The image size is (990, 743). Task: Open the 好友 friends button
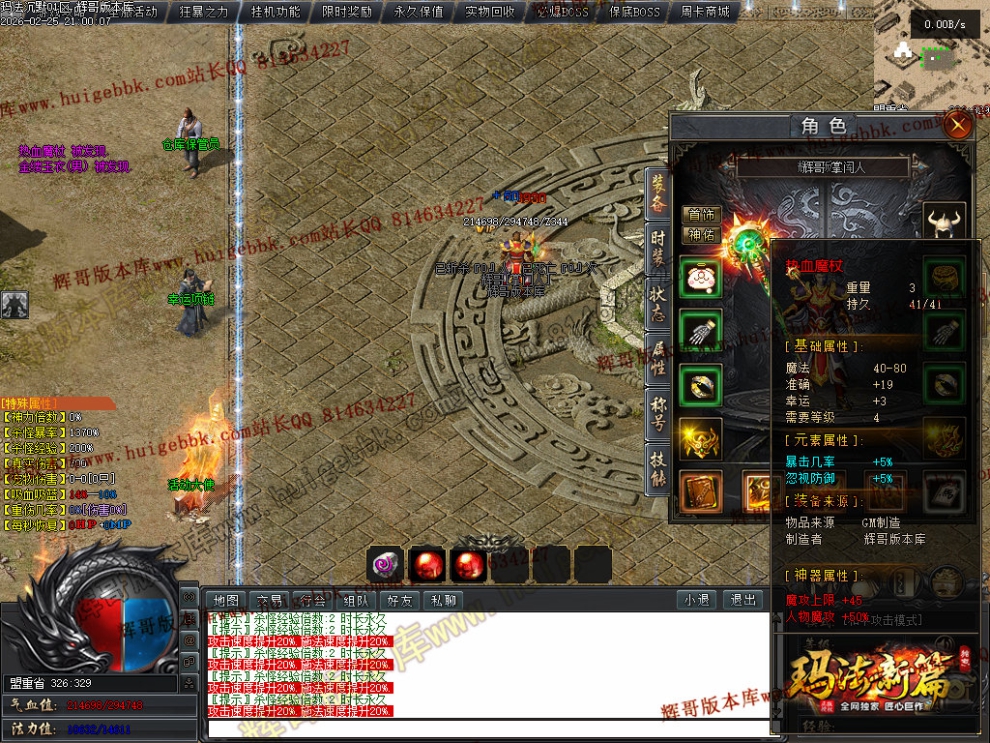(x=399, y=600)
